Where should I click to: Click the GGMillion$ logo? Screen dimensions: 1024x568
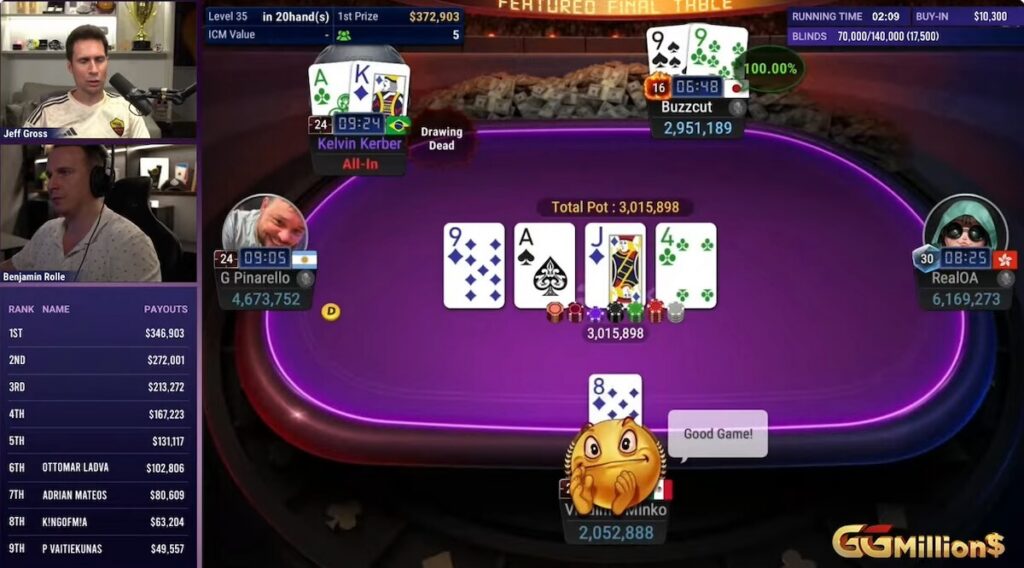pyautogui.click(x=918, y=543)
